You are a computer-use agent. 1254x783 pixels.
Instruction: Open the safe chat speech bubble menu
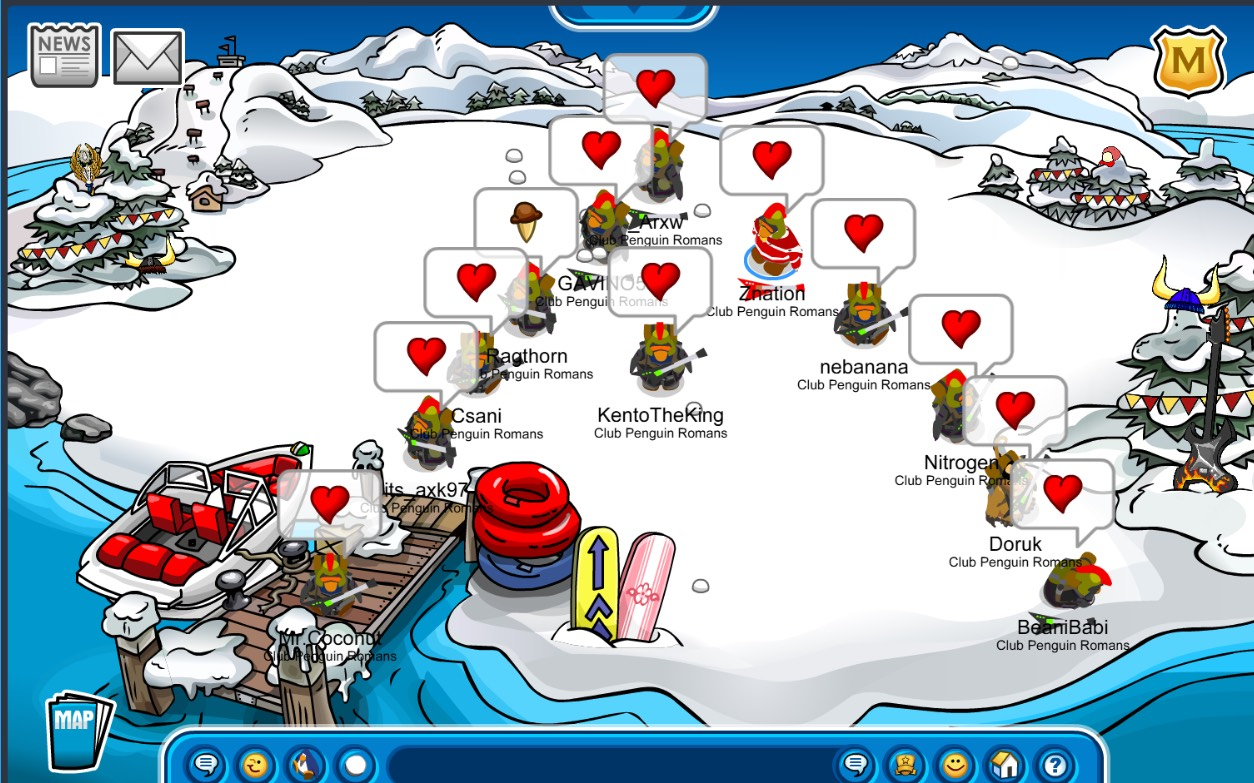pos(207,765)
